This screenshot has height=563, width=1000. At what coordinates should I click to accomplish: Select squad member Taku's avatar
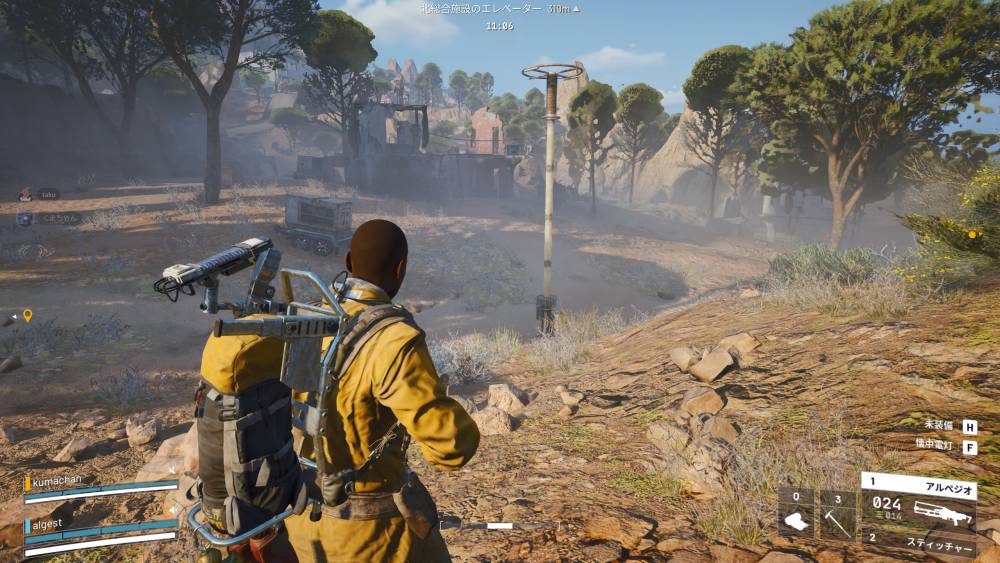tap(25, 195)
